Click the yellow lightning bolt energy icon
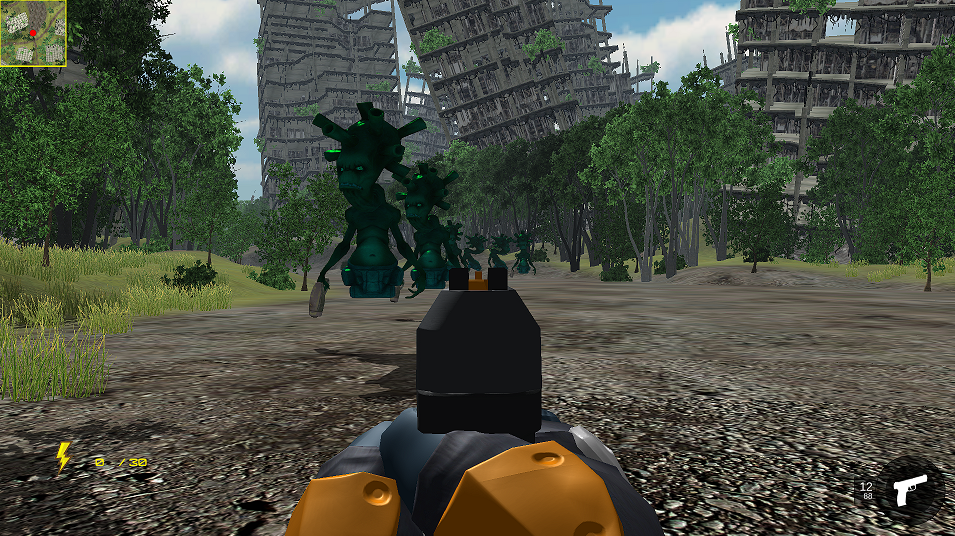Image resolution: width=955 pixels, height=536 pixels. click(63, 457)
